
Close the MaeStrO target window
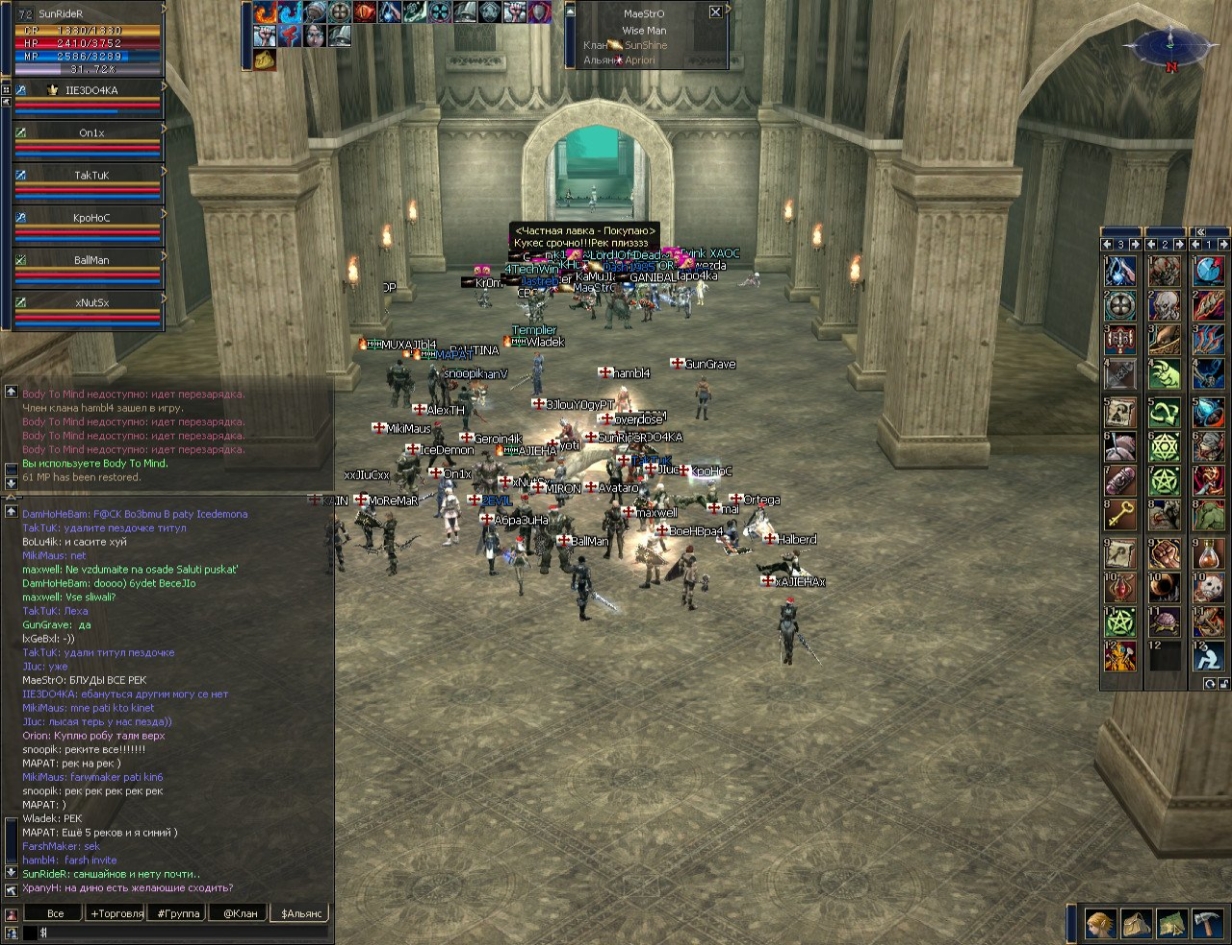coord(715,12)
